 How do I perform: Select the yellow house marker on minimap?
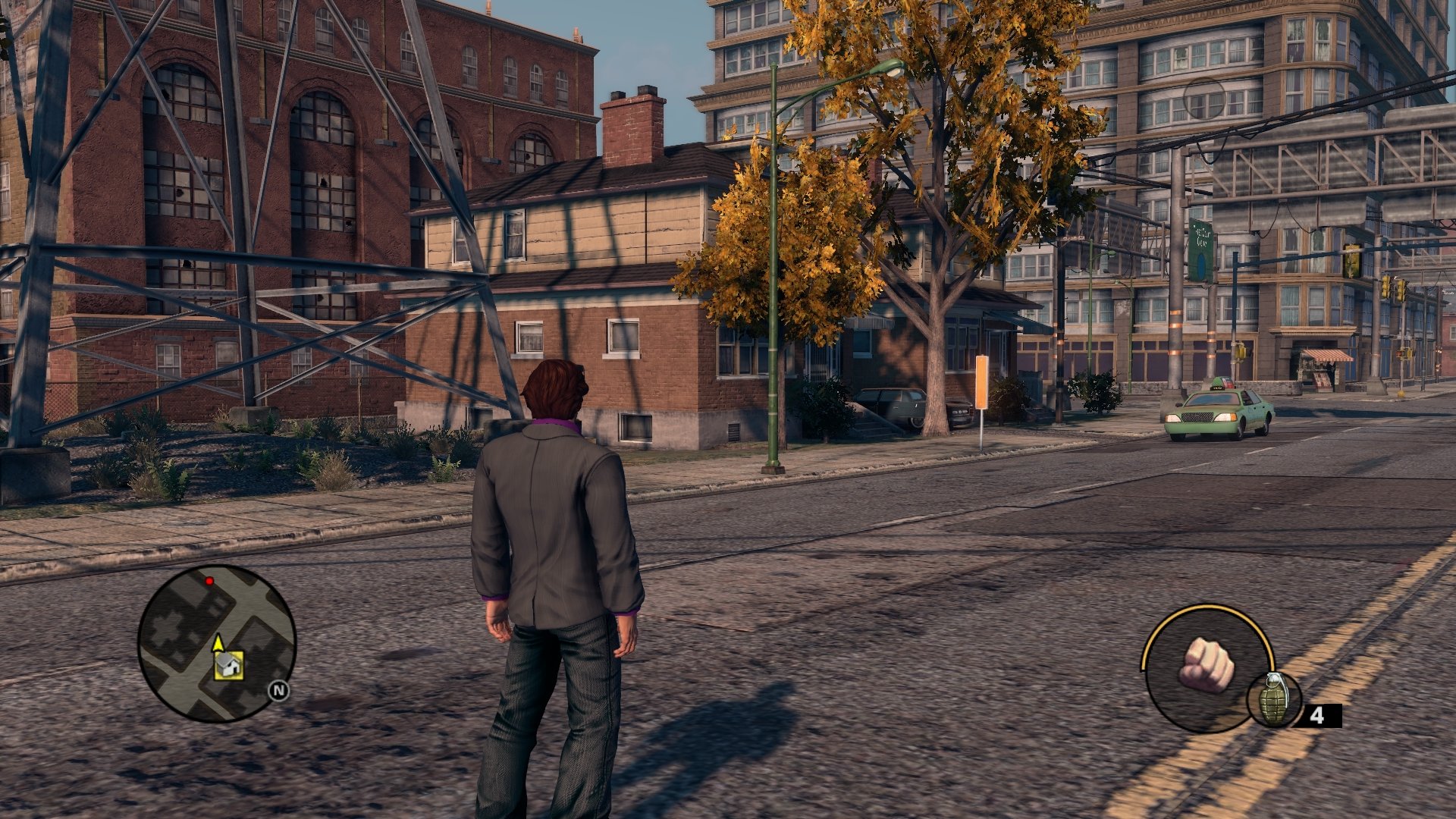point(228,665)
